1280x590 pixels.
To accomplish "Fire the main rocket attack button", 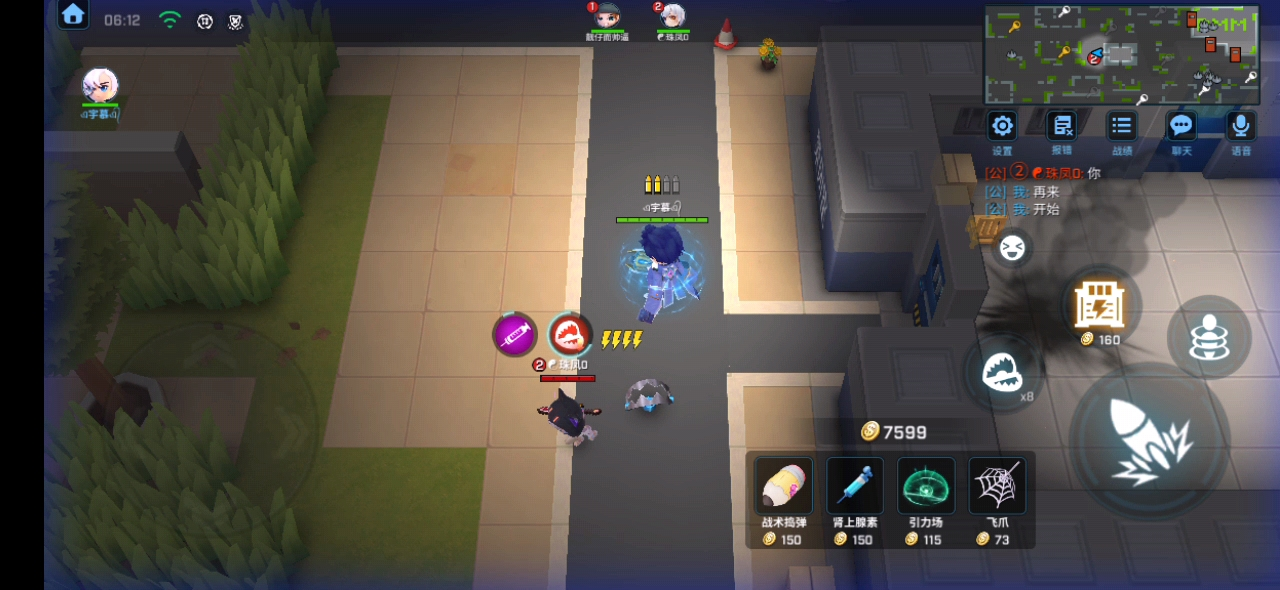I will click(x=1149, y=441).
